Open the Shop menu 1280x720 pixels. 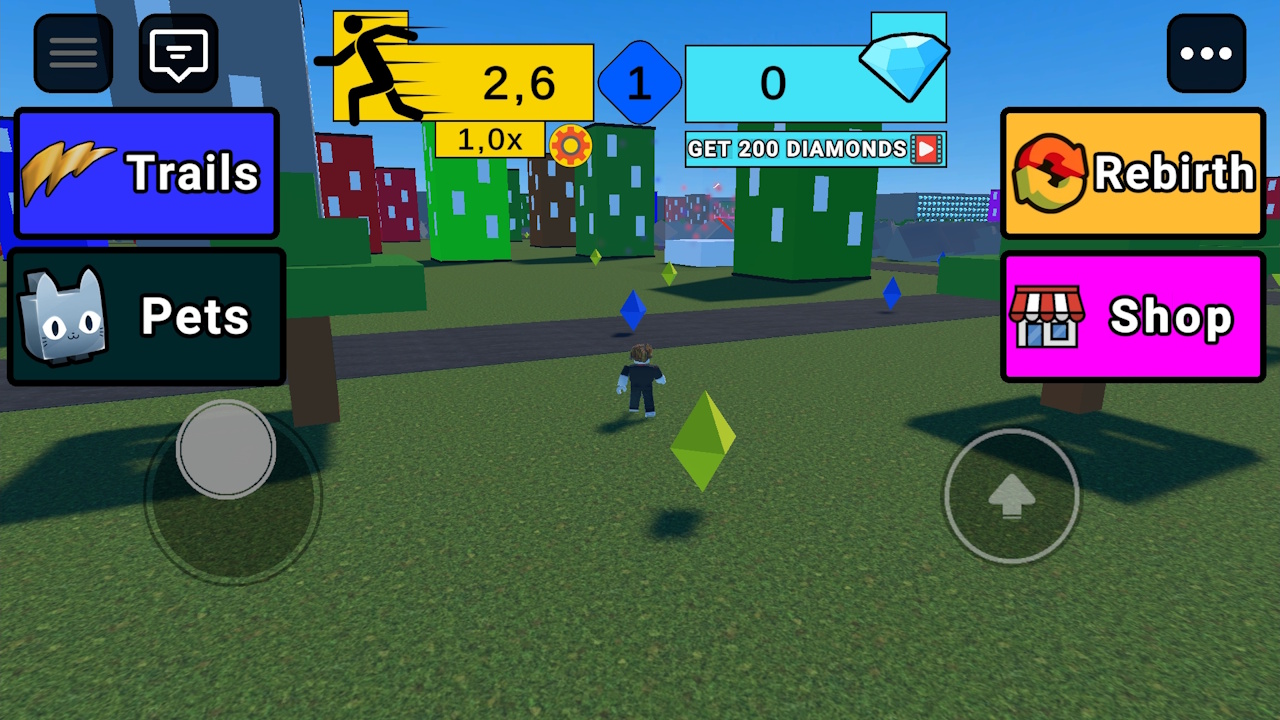[1133, 316]
